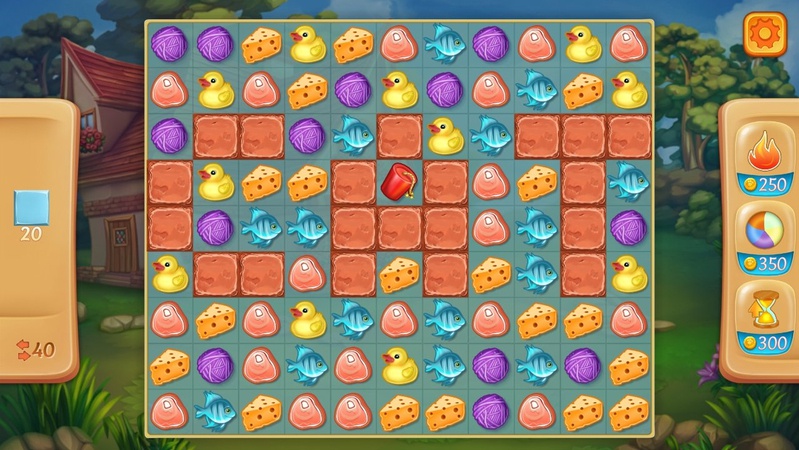Open the orange gear settings button
Image resolution: width=799 pixels, height=450 pixels.
[762, 34]
